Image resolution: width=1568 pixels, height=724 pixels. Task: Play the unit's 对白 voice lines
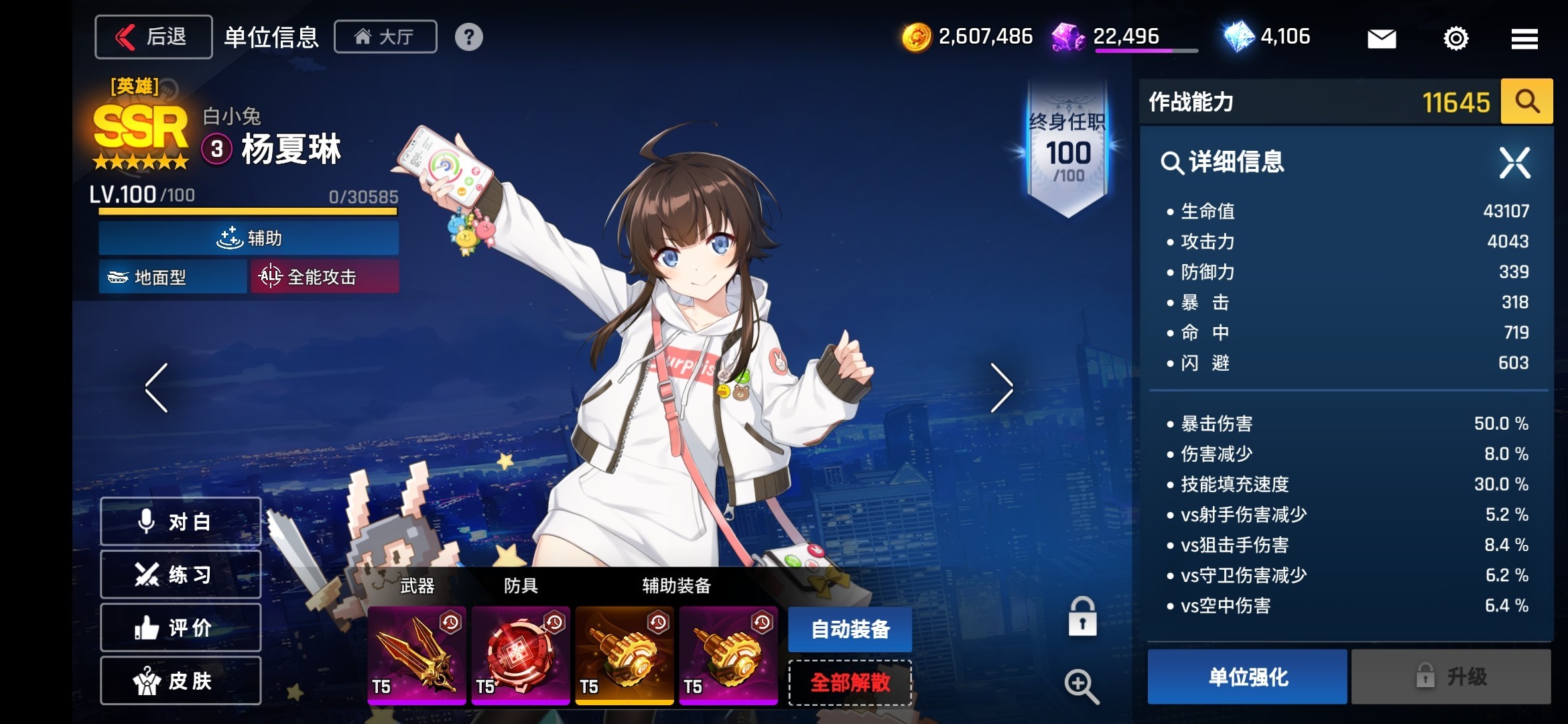[180, 522]
